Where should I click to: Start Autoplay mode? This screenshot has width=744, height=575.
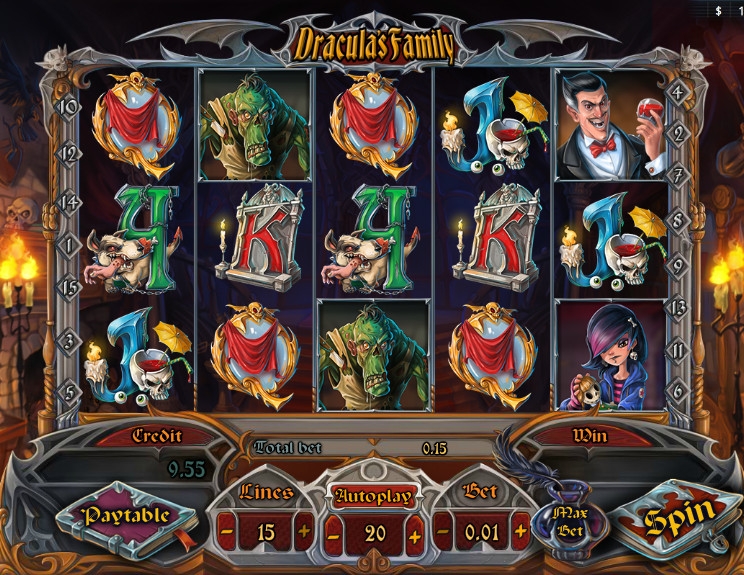click(x=374, y=496)
